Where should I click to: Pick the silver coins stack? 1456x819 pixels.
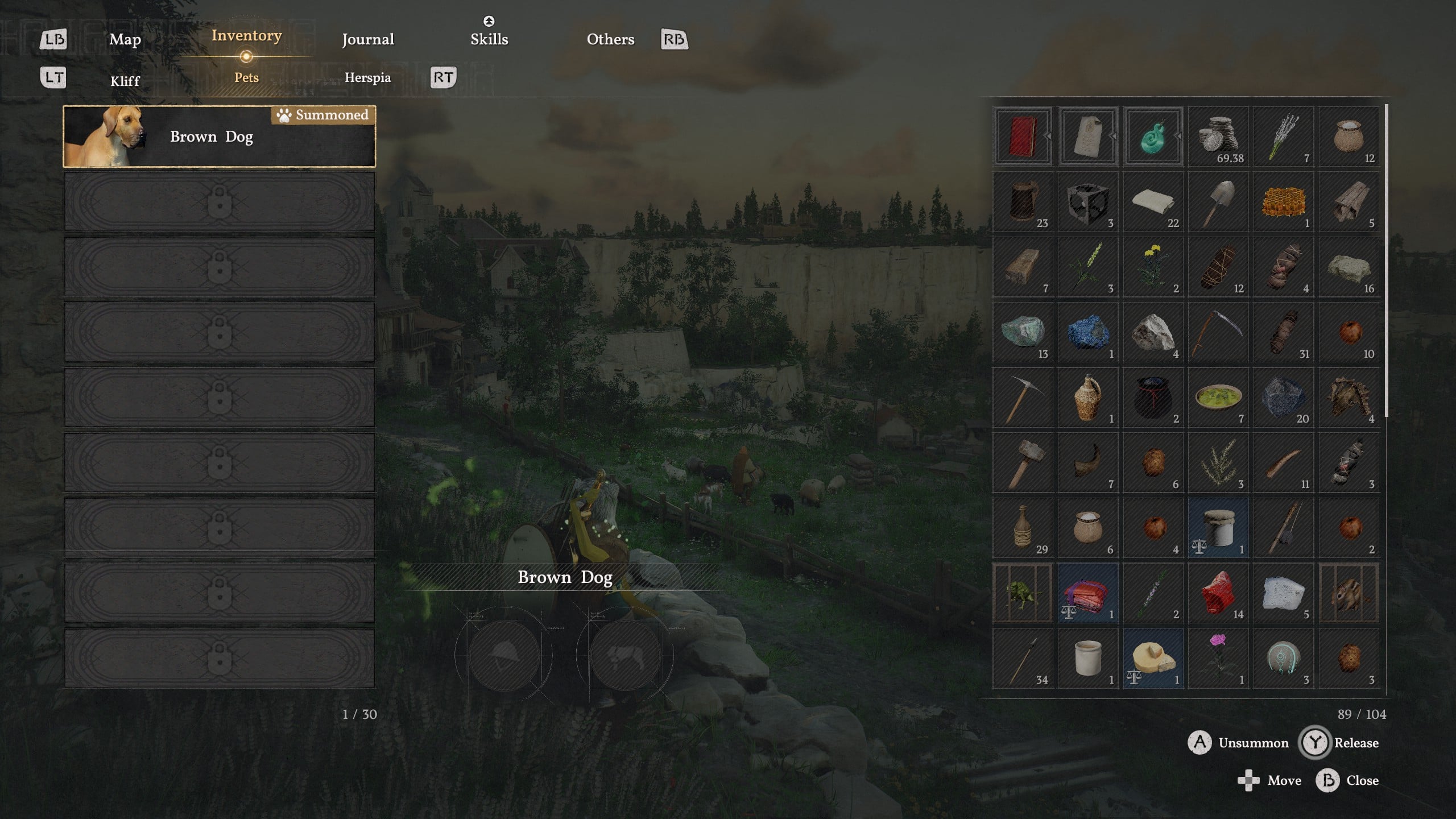pos(1218,136)
